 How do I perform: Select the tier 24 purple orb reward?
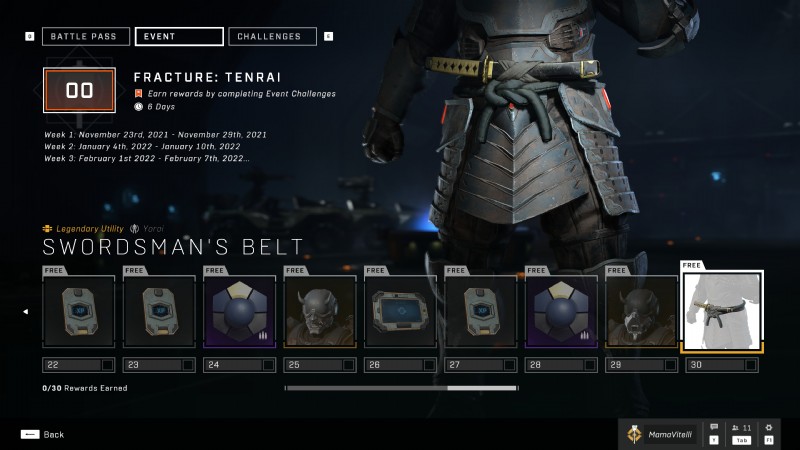pos(239,312)
